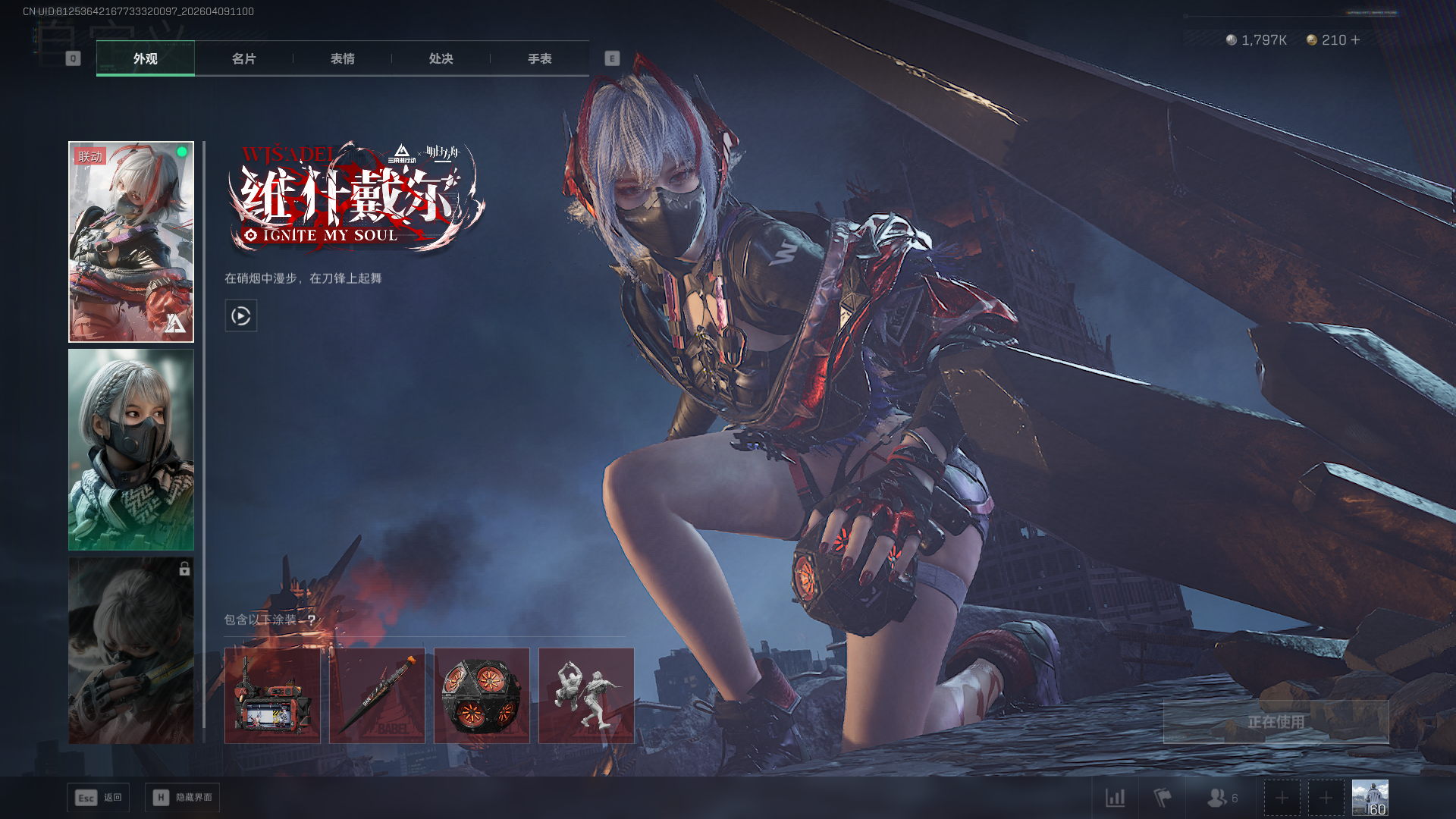Open the friends list icon
This screenshot has height=819, width=1456.
click(1221, 798)
